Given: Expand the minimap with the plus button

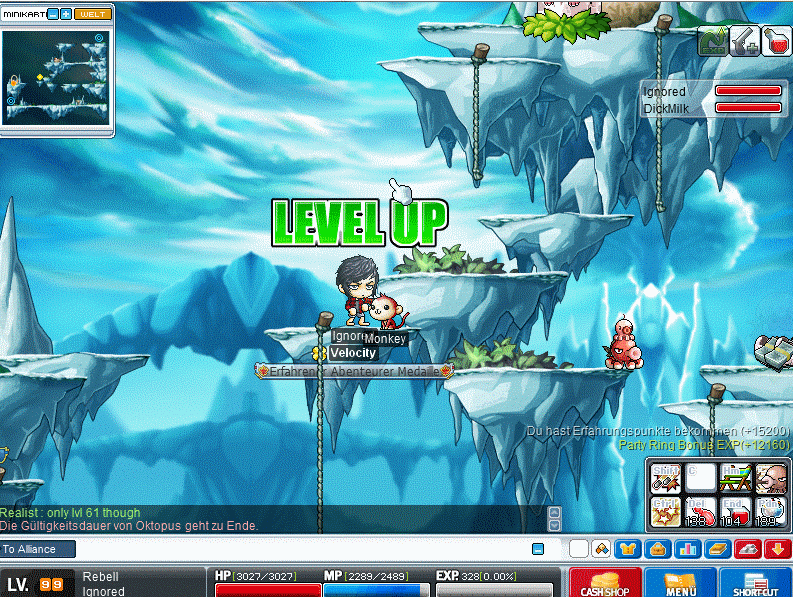Looking at the screenshot, I should tap(66, 14).
